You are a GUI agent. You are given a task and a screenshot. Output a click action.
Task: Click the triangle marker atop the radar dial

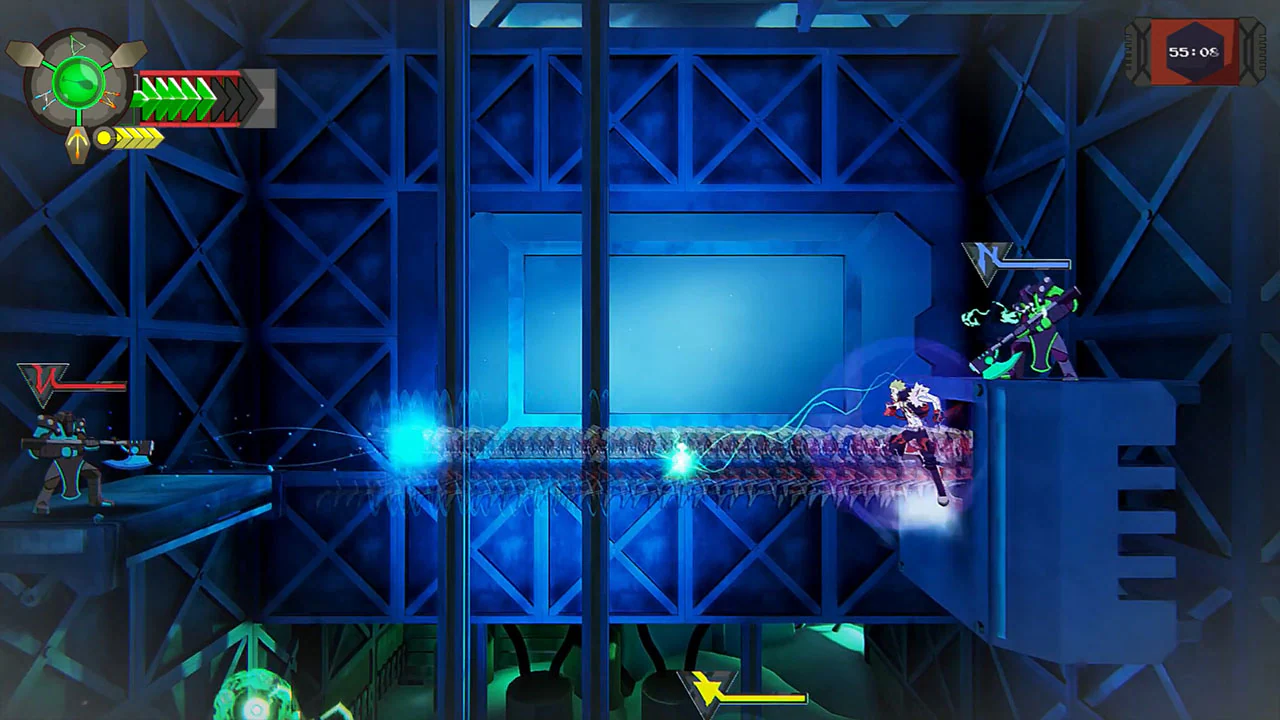pos(78,45)
